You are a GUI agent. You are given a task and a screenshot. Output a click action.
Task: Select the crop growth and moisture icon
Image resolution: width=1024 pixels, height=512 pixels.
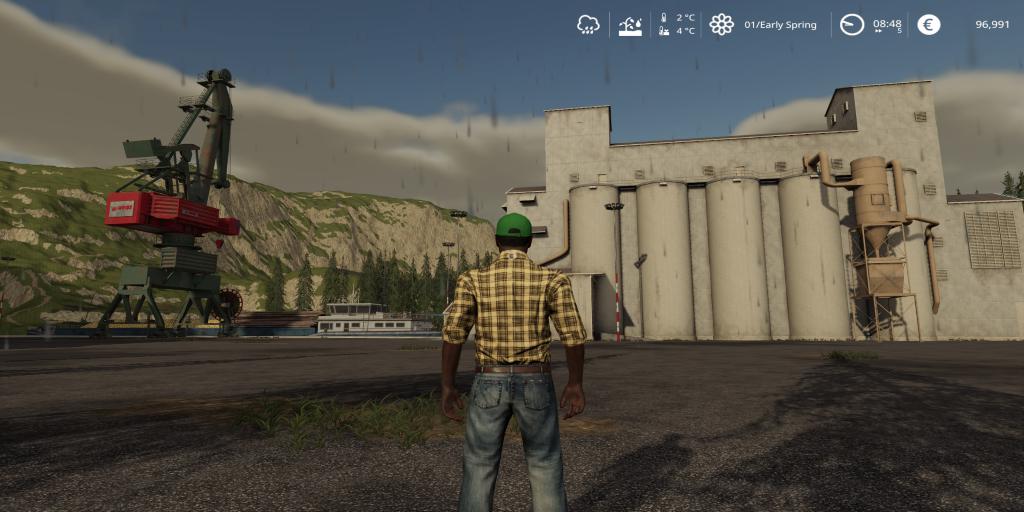(630, 25)
